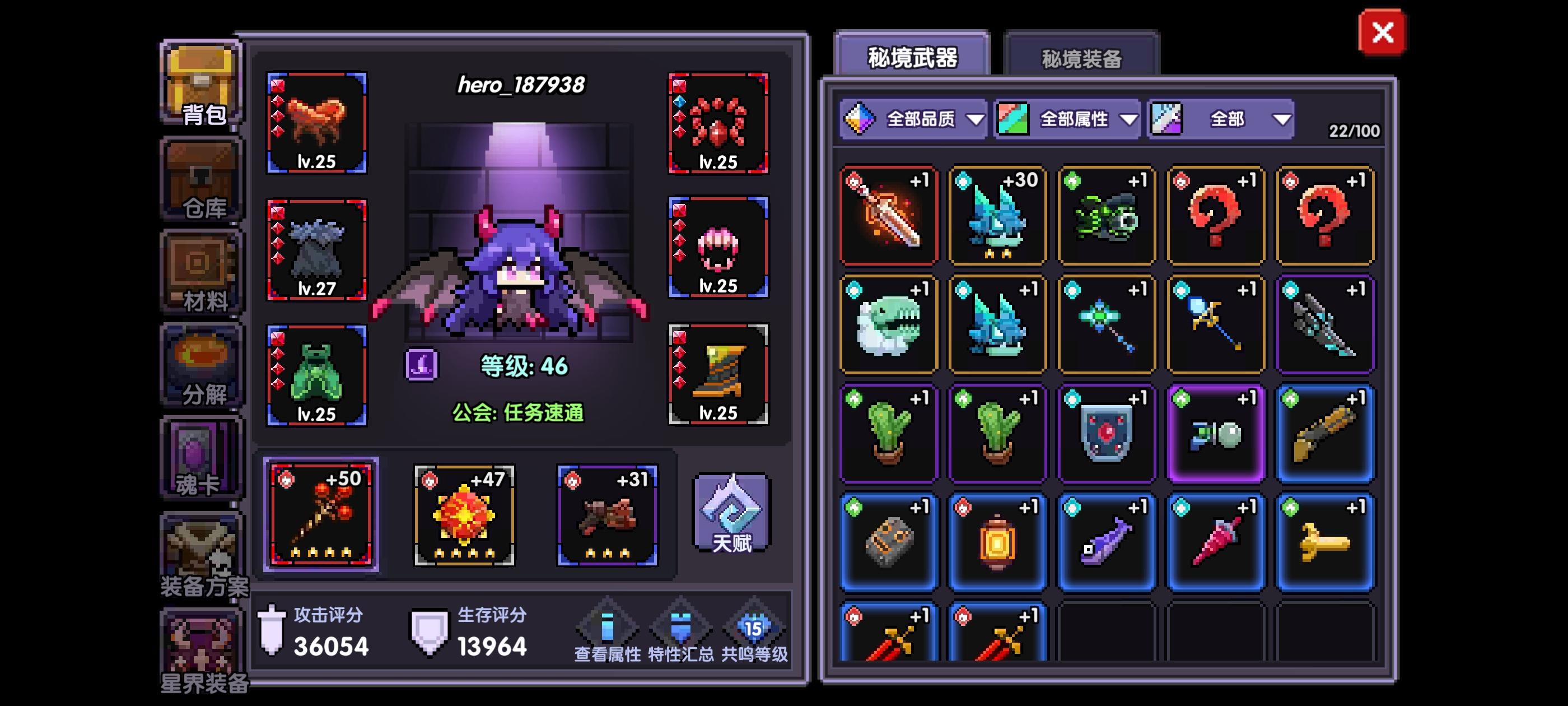
Task: Expand the 全部品质 quality filter
Action: point(913,119)
